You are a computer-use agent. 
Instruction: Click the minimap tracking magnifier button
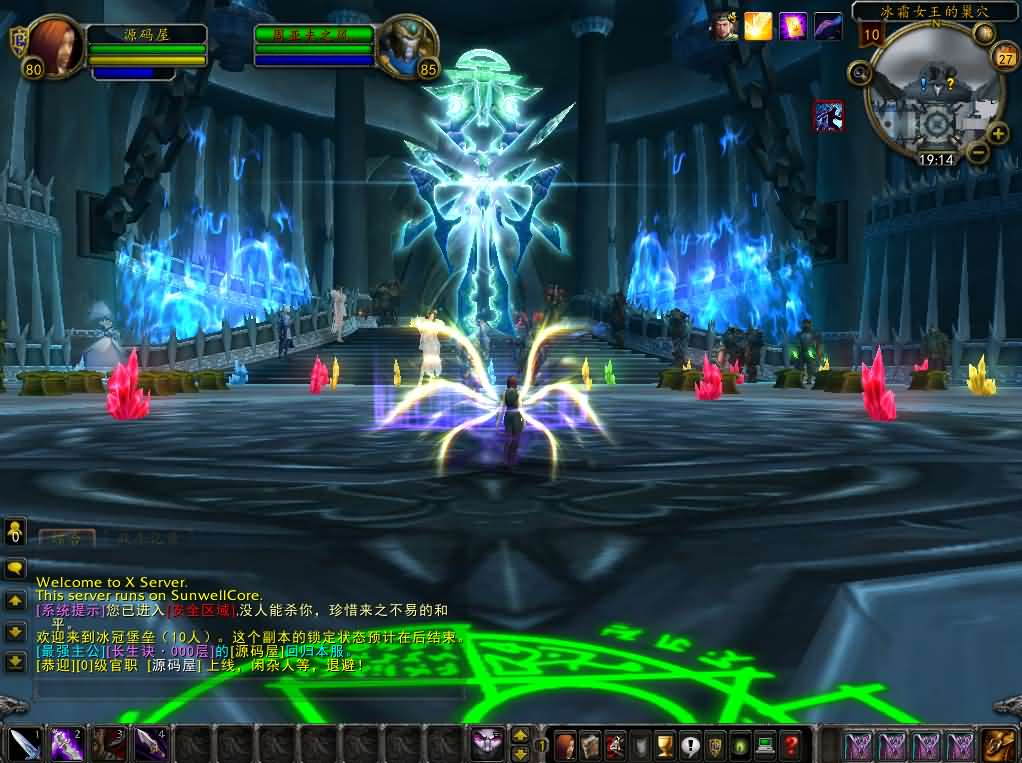pyautogui.click(x=859, y=72)
